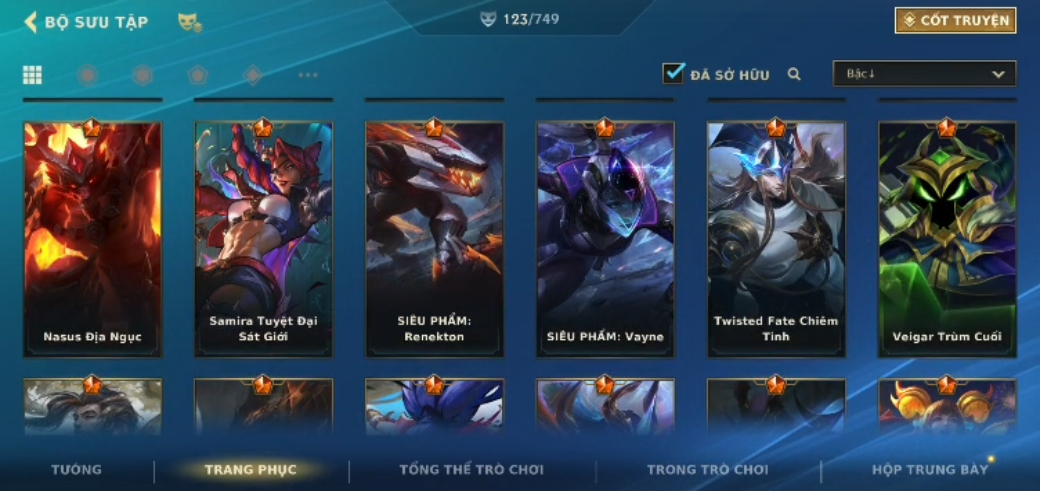Click the golden theater masks icon
1040x491 pixels.
tap(189, 22)
